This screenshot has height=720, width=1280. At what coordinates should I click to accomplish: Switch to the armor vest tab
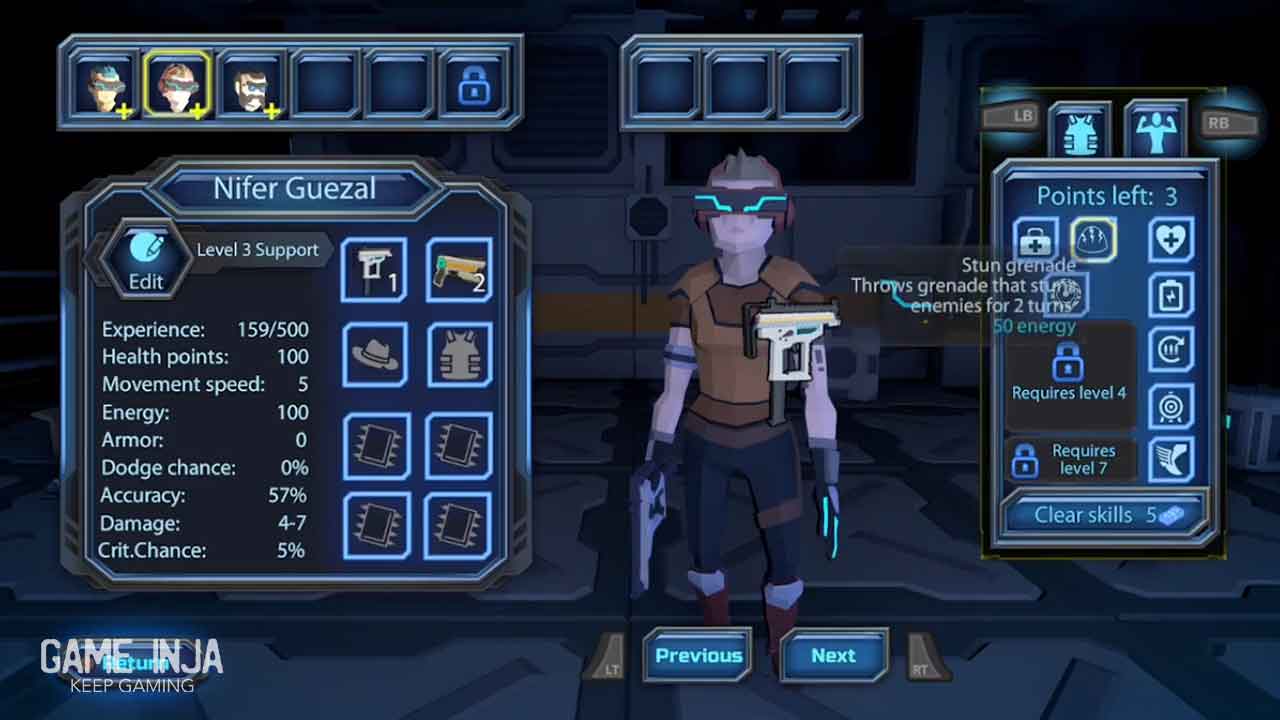click(1078, 131)
